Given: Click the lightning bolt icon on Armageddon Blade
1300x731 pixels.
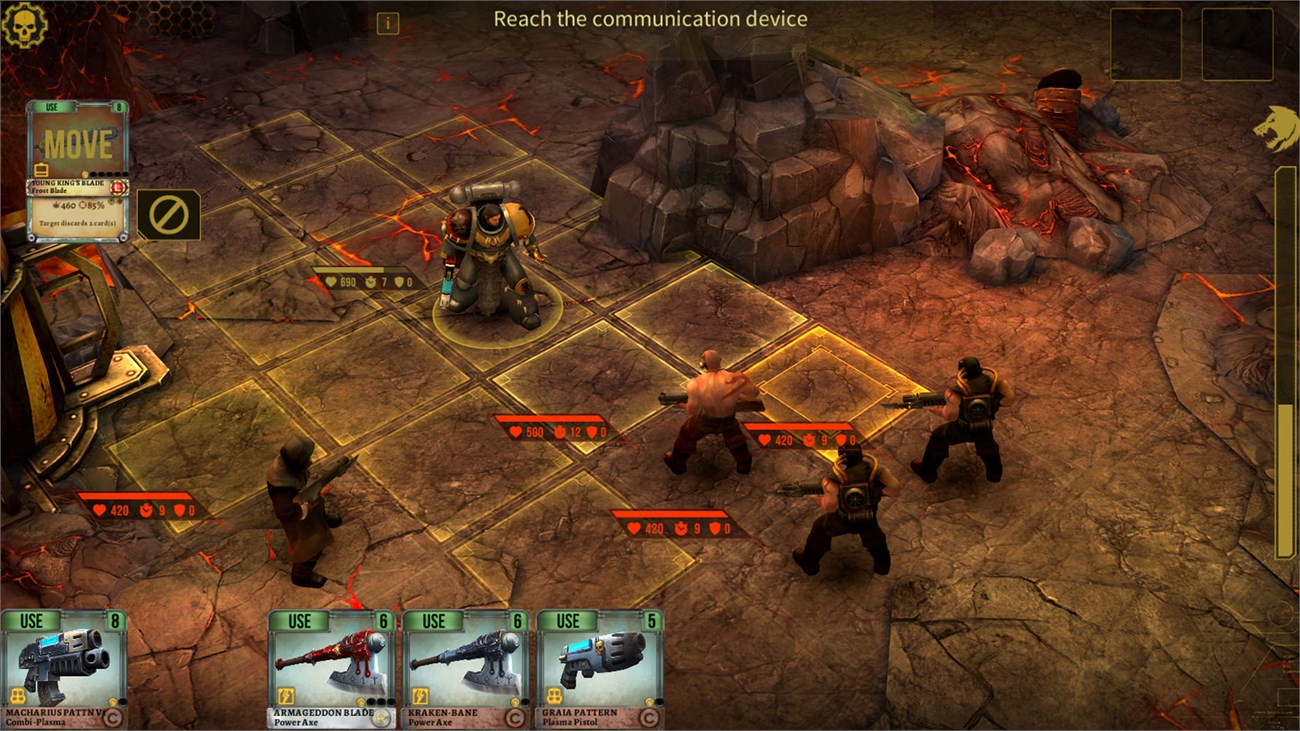Looking at the screenshot, I should click(286, 694).
